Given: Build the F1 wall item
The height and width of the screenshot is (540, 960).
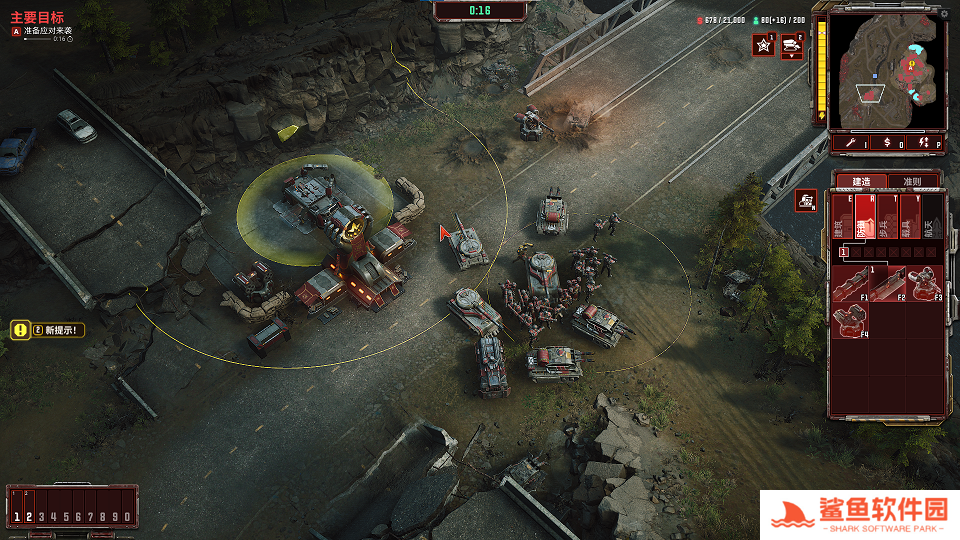Looking at the screenshot, I should [x=852, y=284].
